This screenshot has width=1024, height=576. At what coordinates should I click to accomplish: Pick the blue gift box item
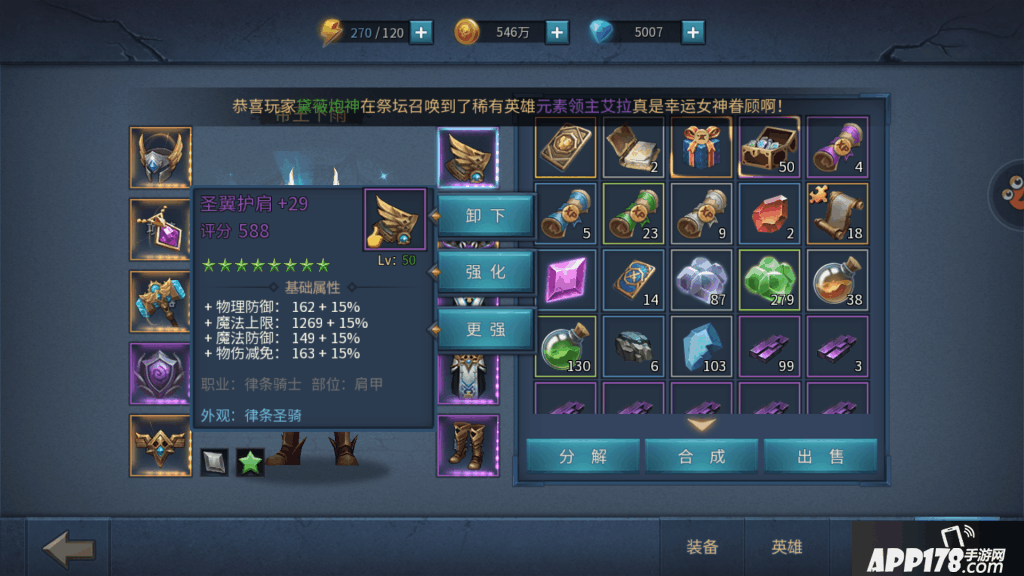click(x=701, y=147)
